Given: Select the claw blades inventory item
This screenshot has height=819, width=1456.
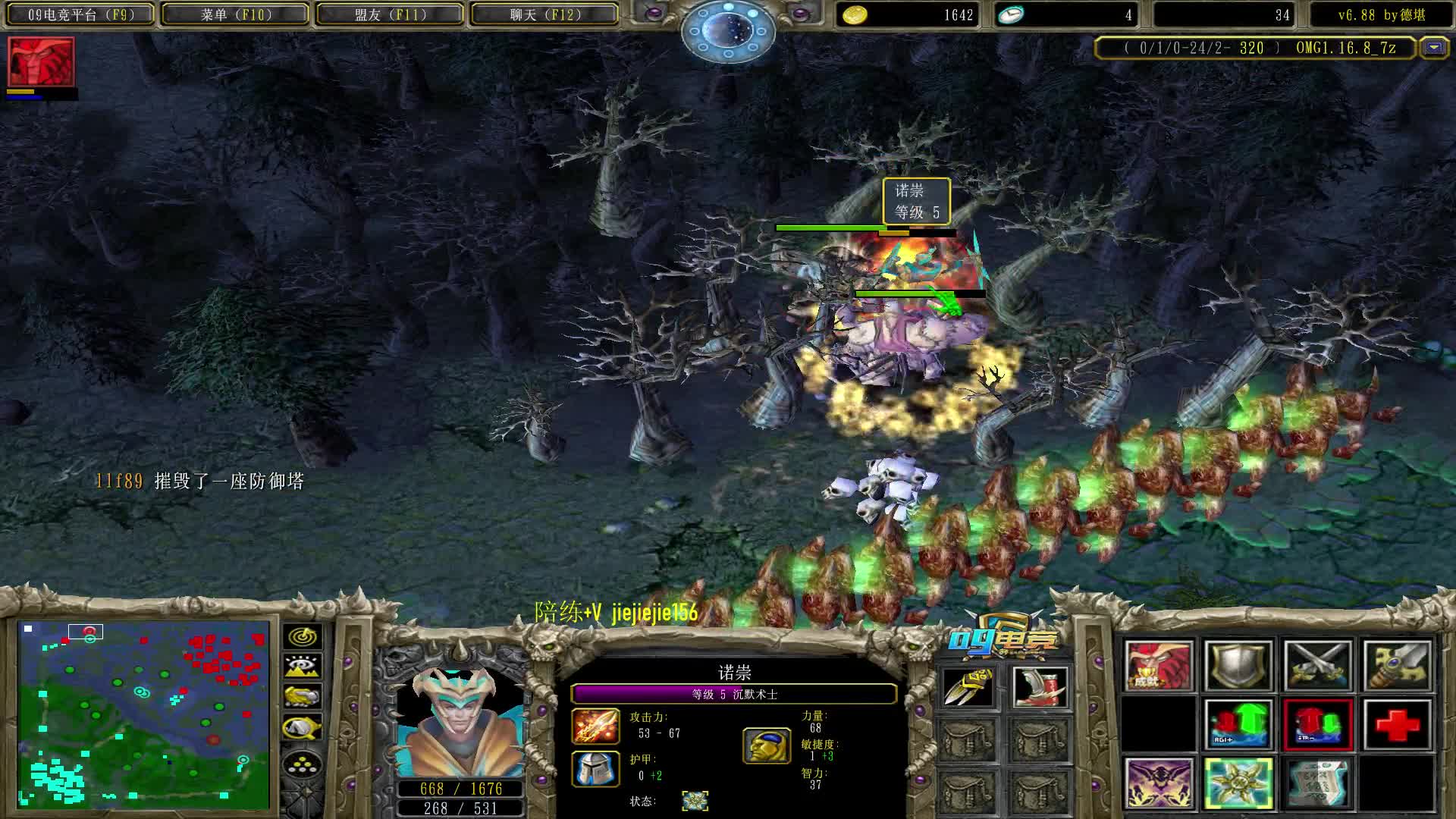Looking at the screenshot, I should pos(968,687).
